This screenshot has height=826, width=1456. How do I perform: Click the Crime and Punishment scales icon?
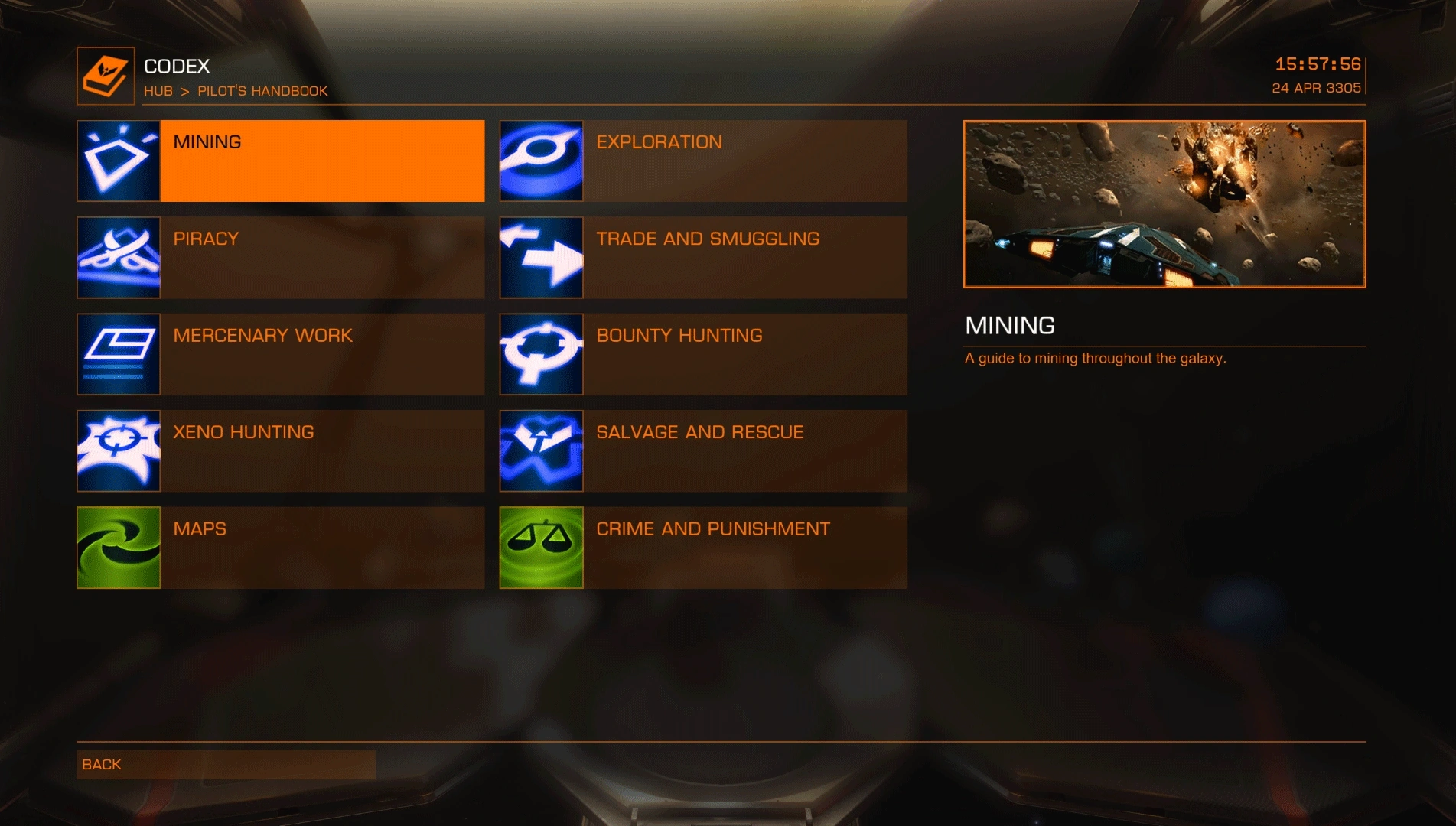(541, 547)
